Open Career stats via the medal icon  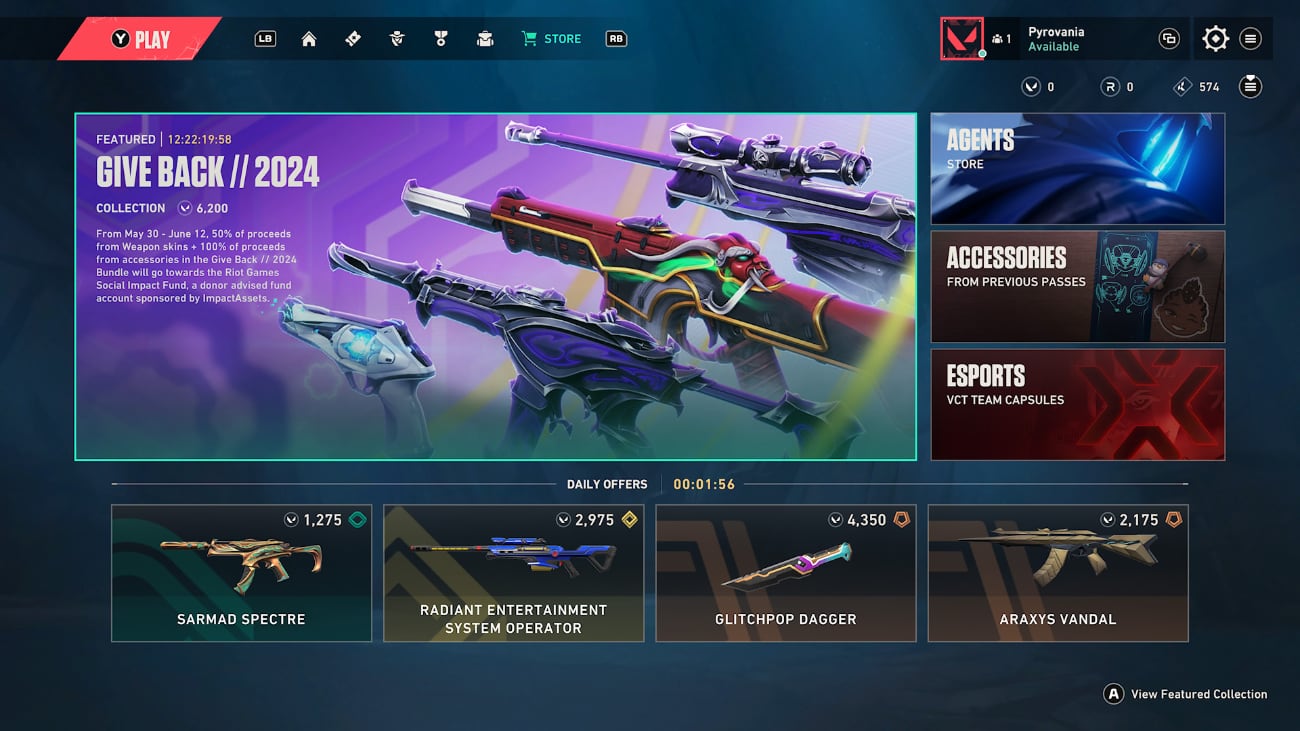tap(440, 39)
